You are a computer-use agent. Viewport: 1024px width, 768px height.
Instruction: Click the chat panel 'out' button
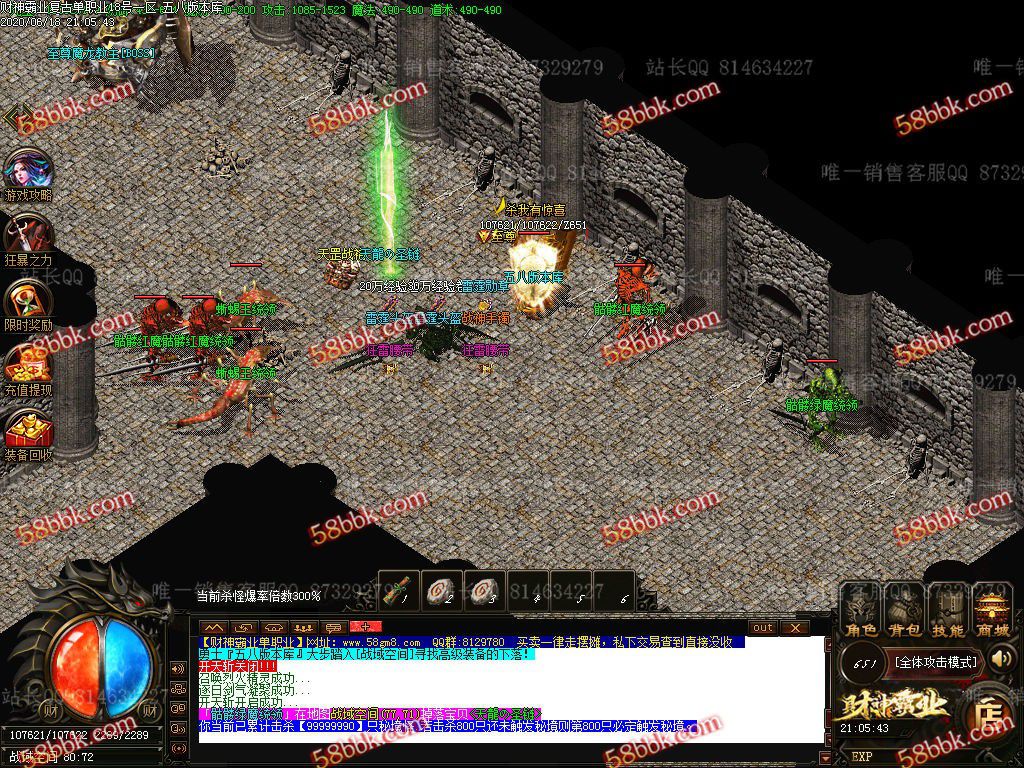[763, 627]
